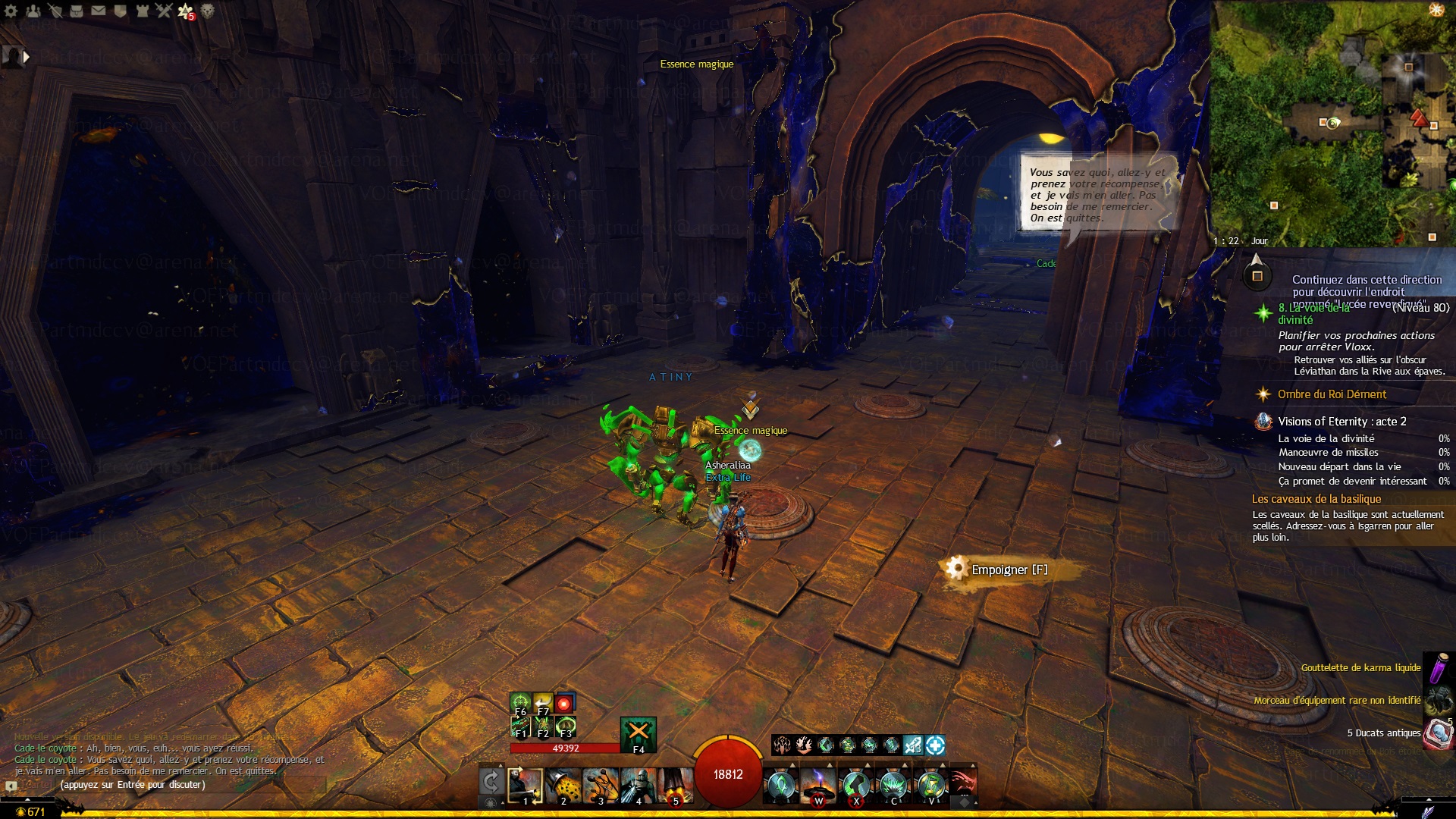
Task: Open the Black Lion trading post lion icon
Action: [x=207, y=11]
